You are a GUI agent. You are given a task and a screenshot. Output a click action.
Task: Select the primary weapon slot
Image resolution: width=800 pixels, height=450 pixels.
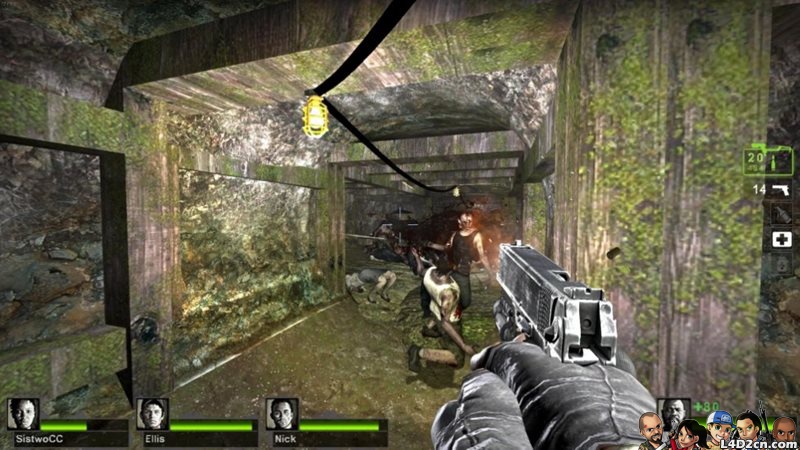pyautogui.click(x=767, y=159)
